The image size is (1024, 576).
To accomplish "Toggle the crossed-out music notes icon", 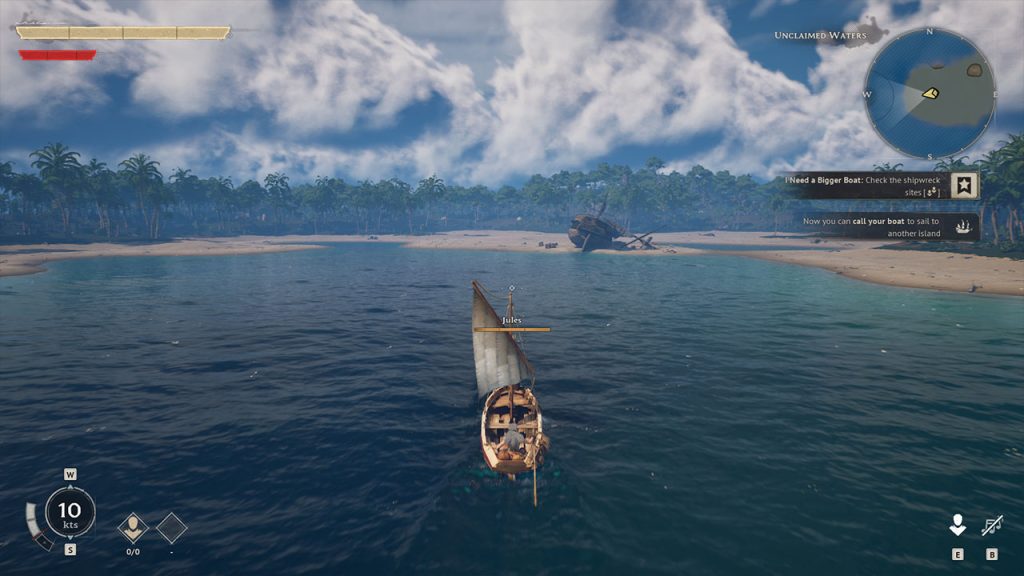I will pos(992,525).
